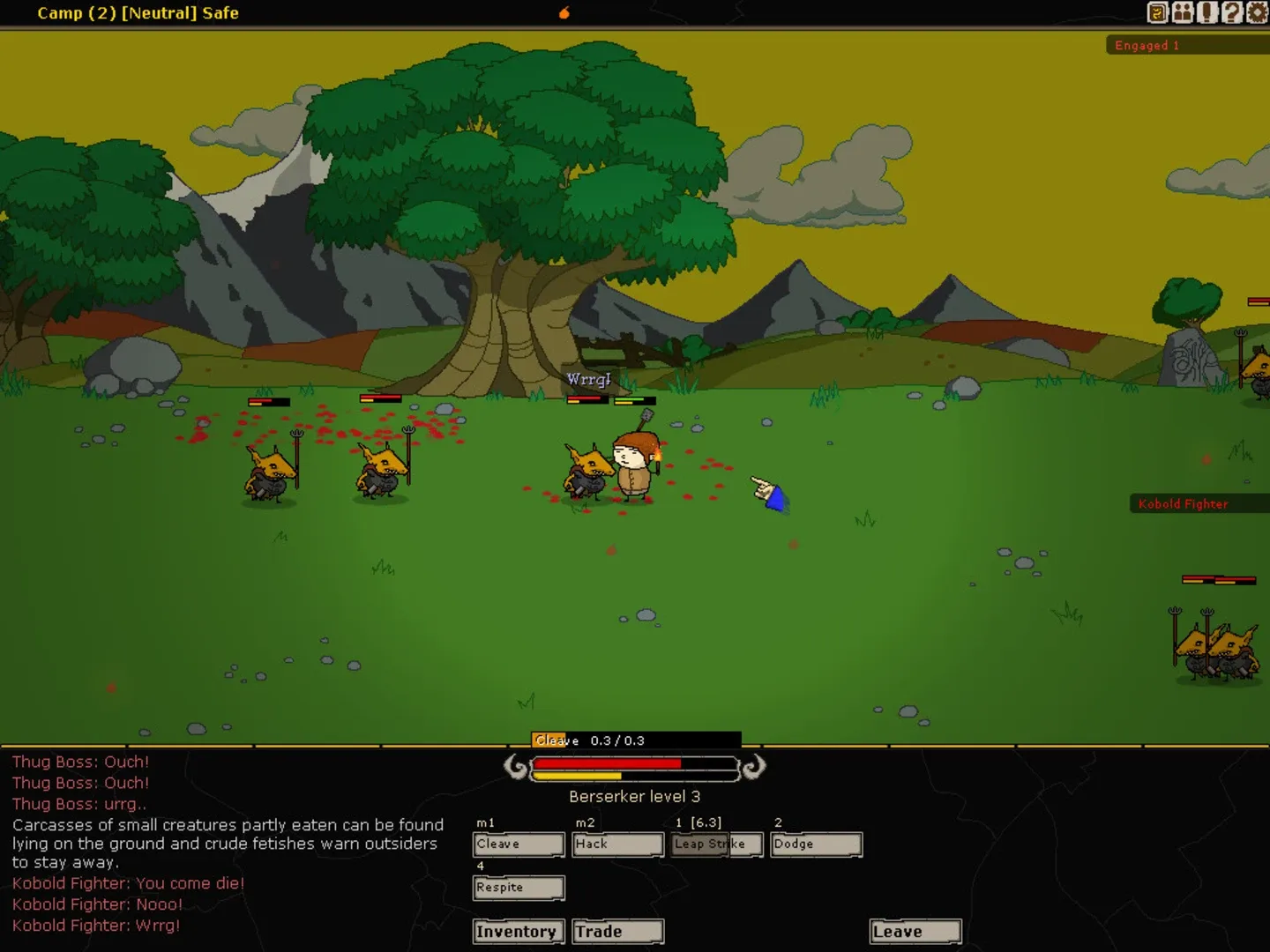Click the Berserker level 3 label
Viewport: 1270px width, 952px height.
[x=634, y=796]
